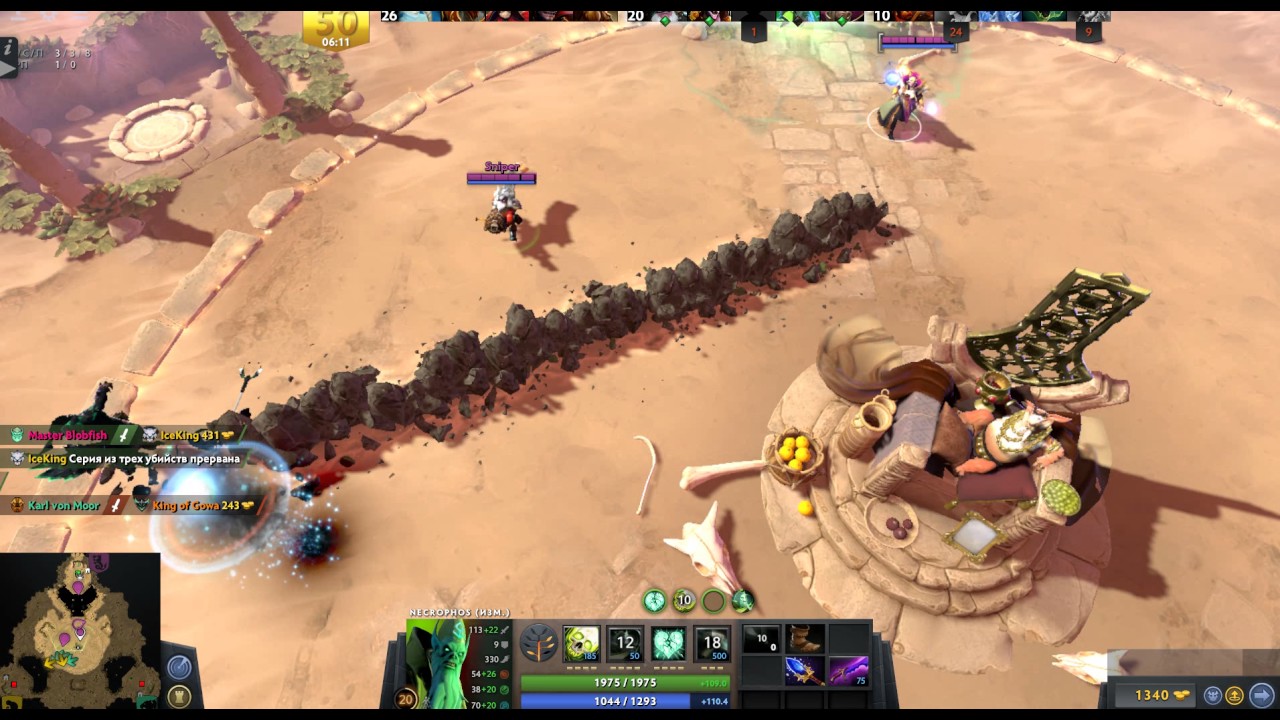This screenshot has width=1280, height=720.
Task: Select the item slot showing 10 charges
Action: click(761, 638)
